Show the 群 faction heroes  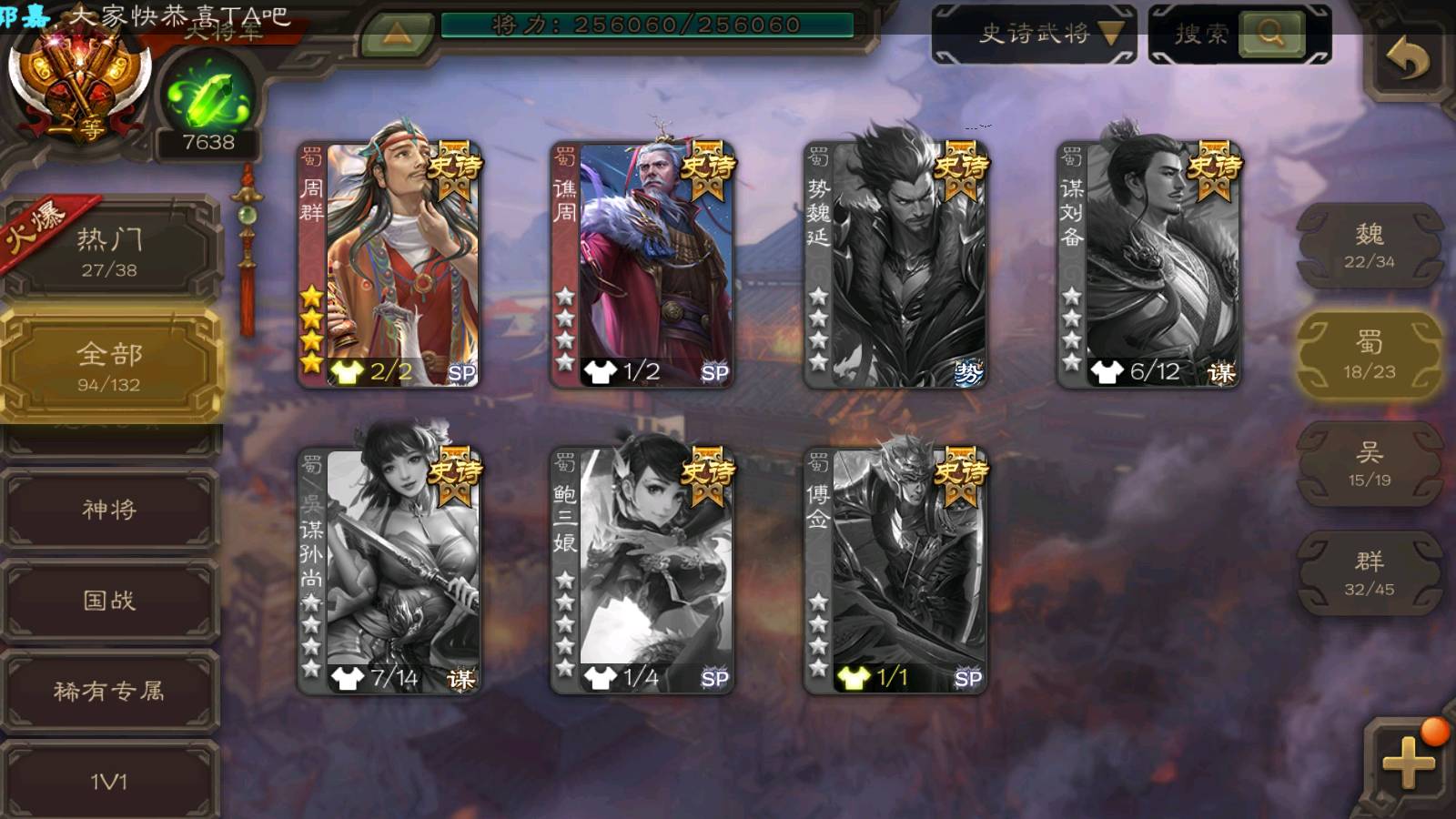pyautogui.click(x=1369, y=573)
